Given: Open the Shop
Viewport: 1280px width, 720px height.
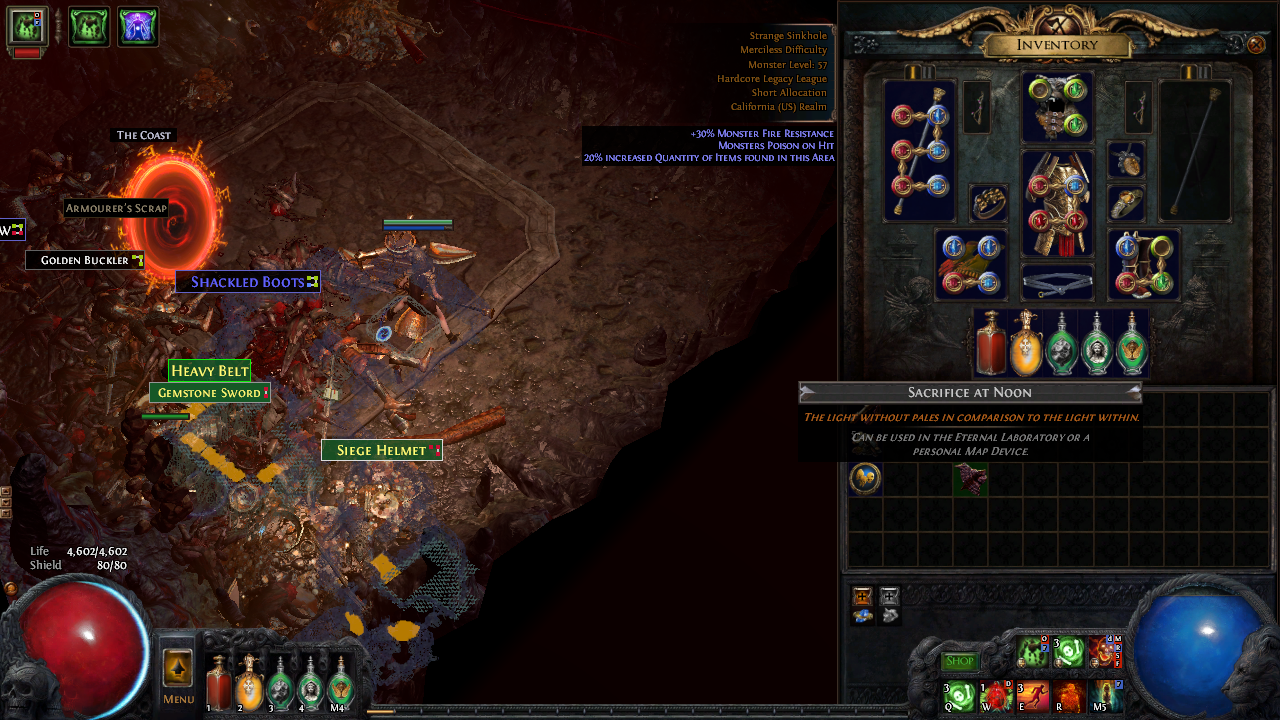Looking at the screenshot, I should 961,660.
